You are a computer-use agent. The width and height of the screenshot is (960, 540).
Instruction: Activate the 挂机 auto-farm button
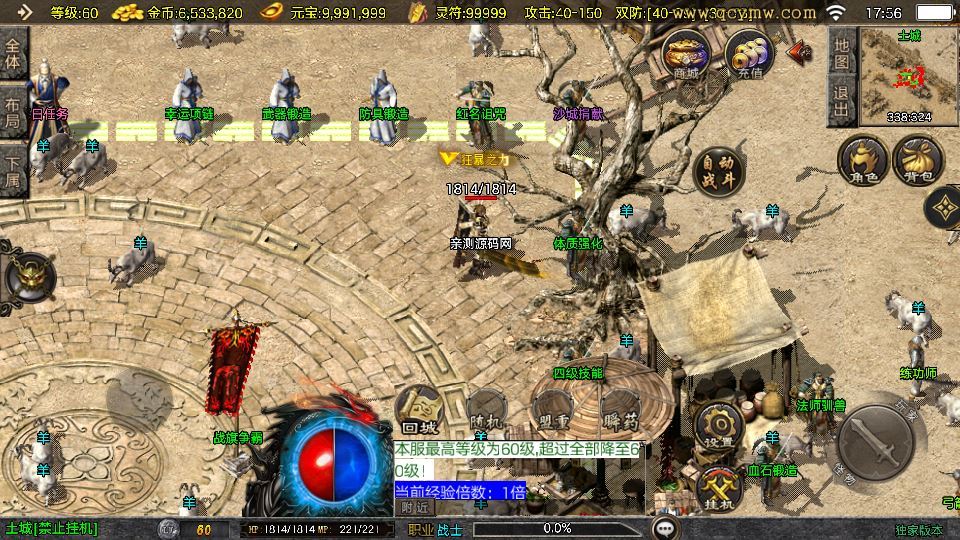(718, 488)
